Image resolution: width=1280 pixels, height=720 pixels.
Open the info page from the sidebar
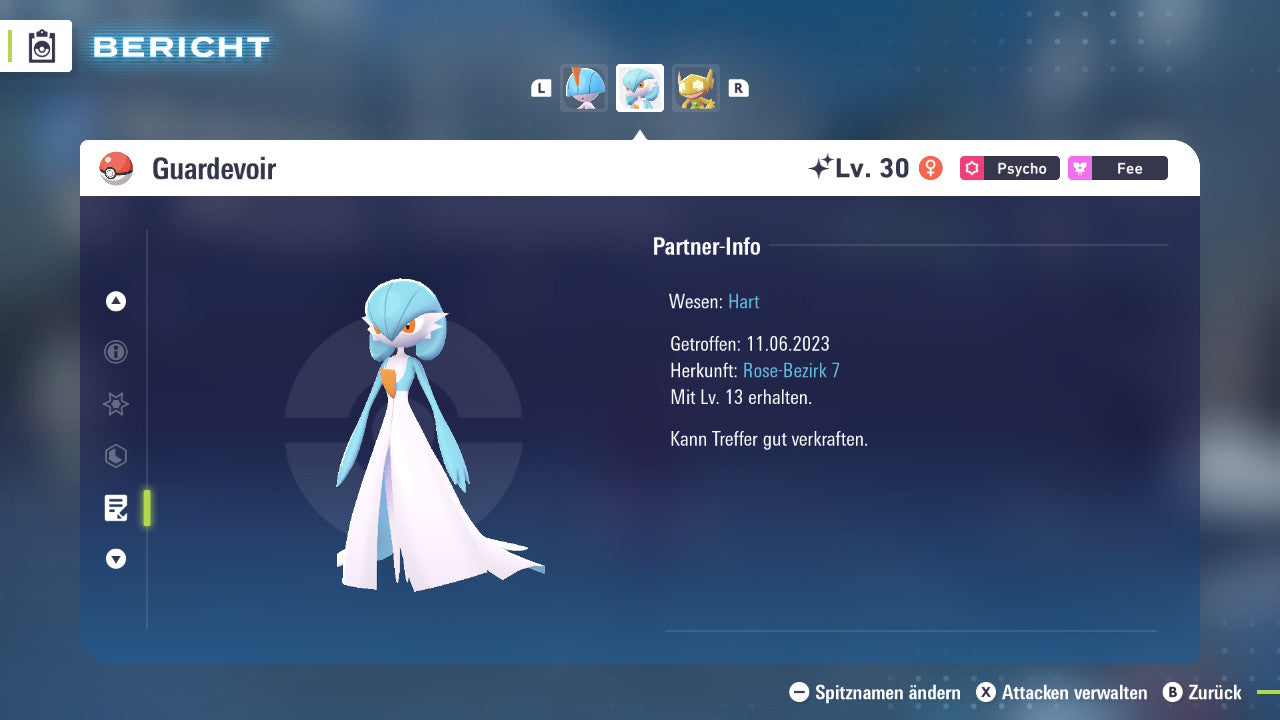click(x=116, y=352)
